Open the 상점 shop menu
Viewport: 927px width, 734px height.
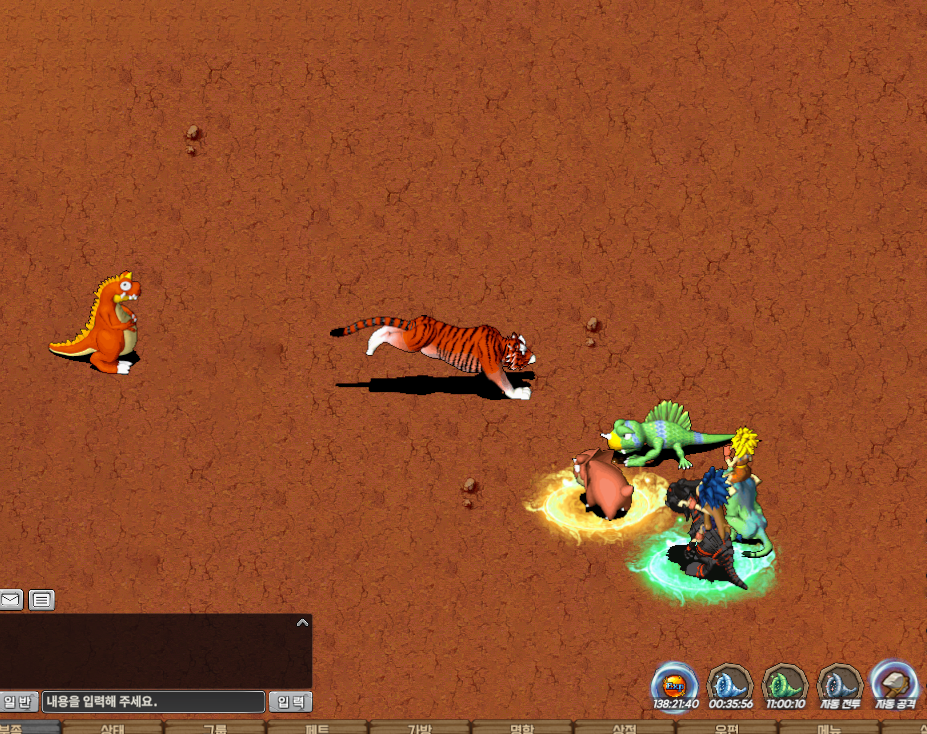tap(624, 728)
